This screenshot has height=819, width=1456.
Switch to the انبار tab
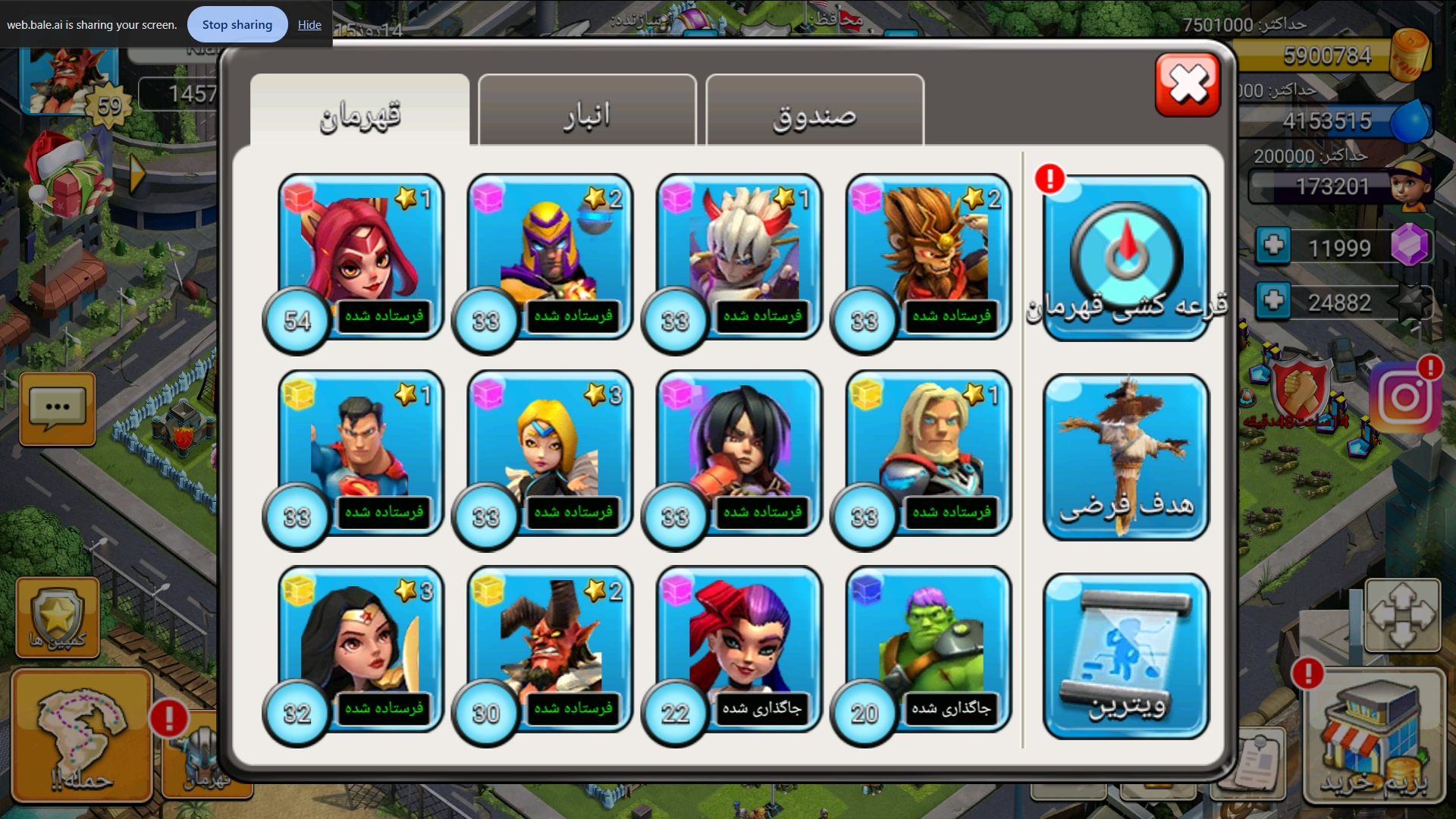coord(587,114)
